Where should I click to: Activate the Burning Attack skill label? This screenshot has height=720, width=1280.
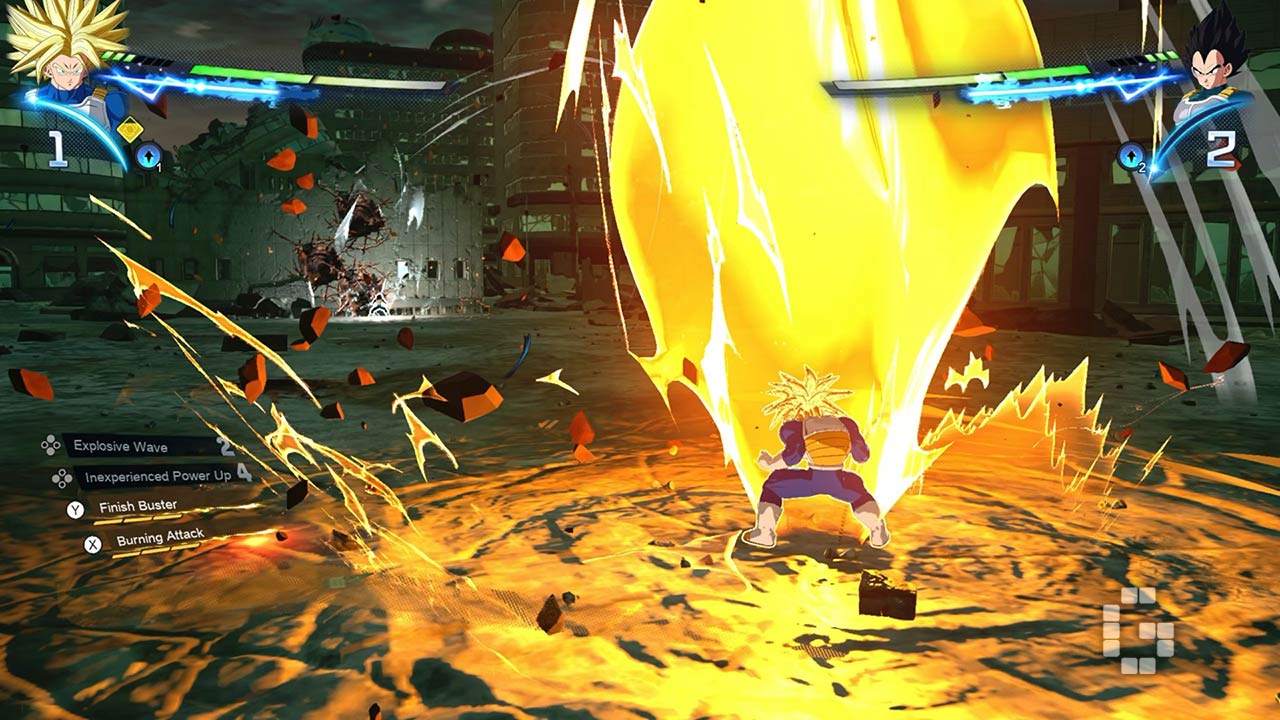pos(160,540)
